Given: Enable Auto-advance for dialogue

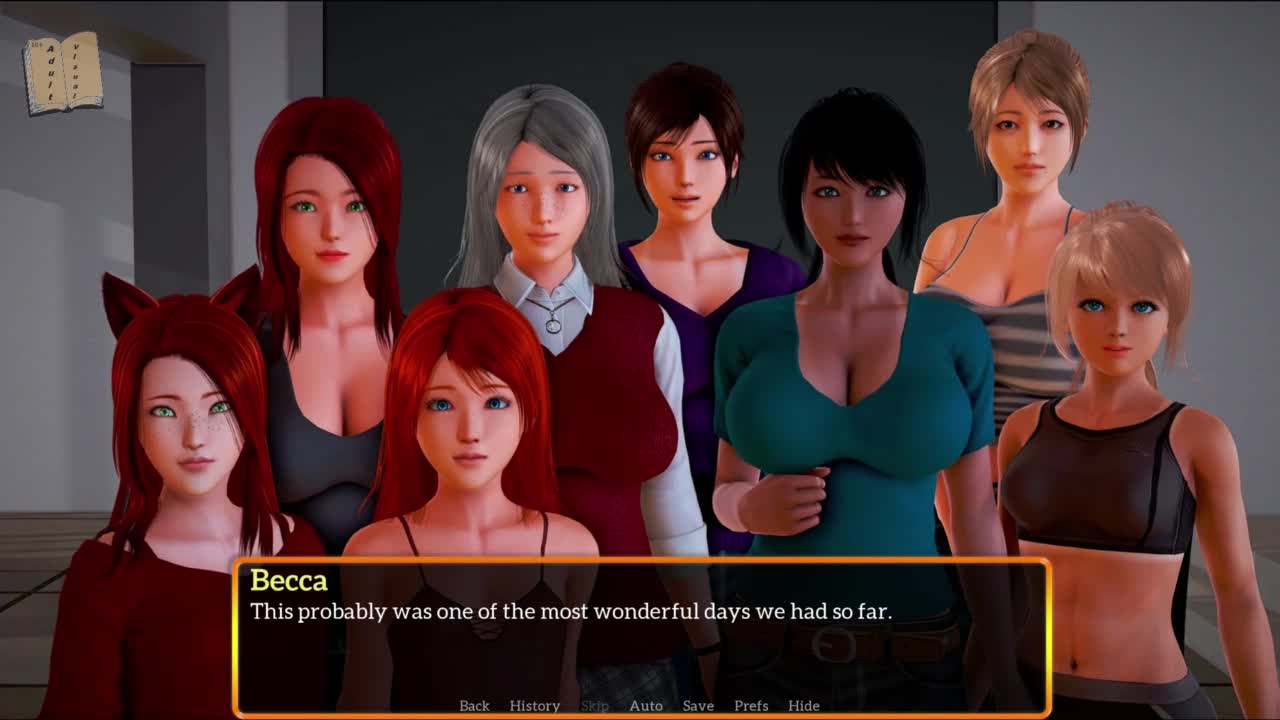Looking at the screenshot, I should pos(646,706).
